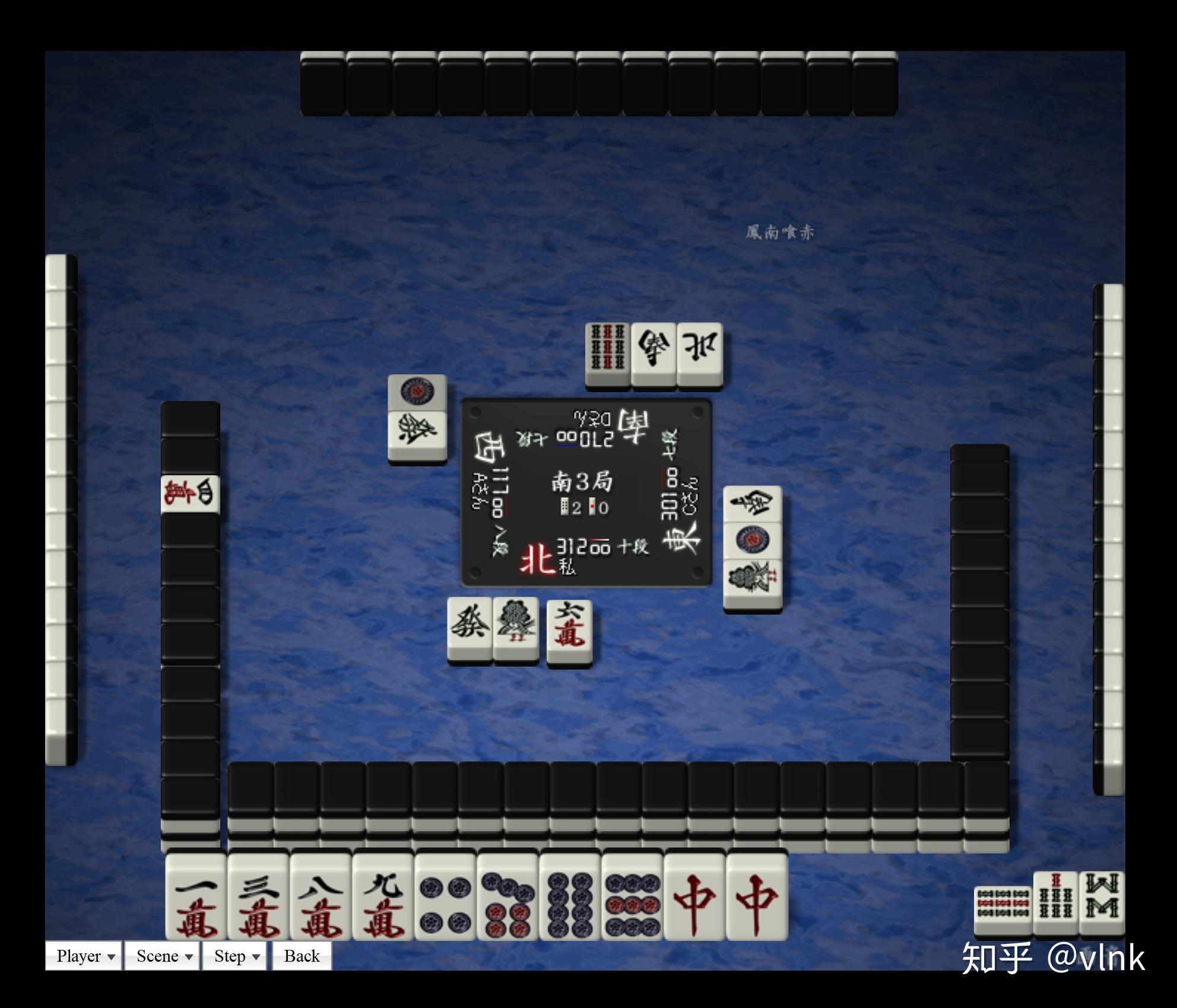Open the Step dropdown
This screenshot has width=1177, height=1008.
pos(234,956)
